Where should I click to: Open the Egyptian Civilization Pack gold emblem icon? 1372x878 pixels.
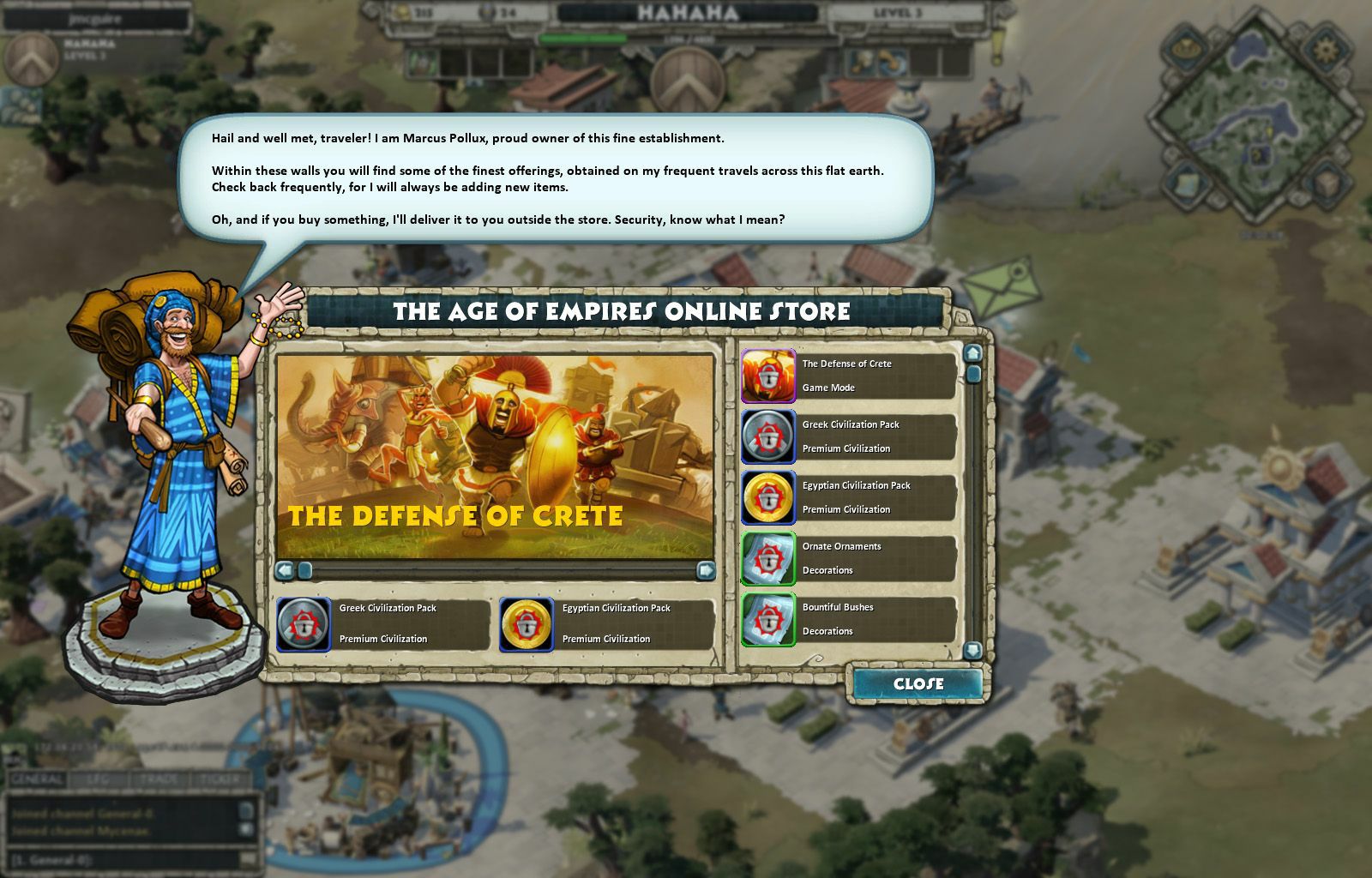(x=768, y=497)
